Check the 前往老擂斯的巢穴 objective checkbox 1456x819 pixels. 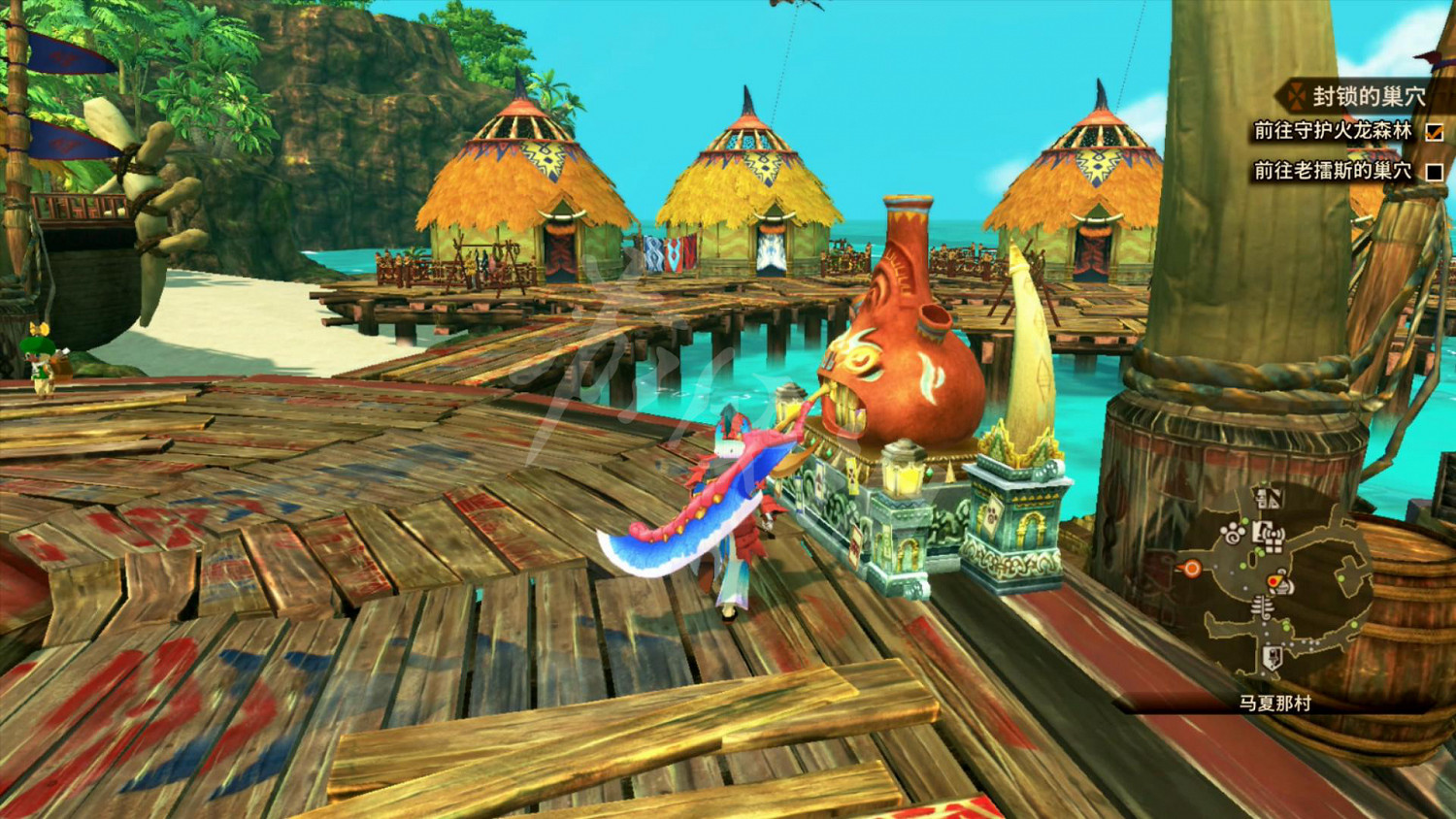1435,173
